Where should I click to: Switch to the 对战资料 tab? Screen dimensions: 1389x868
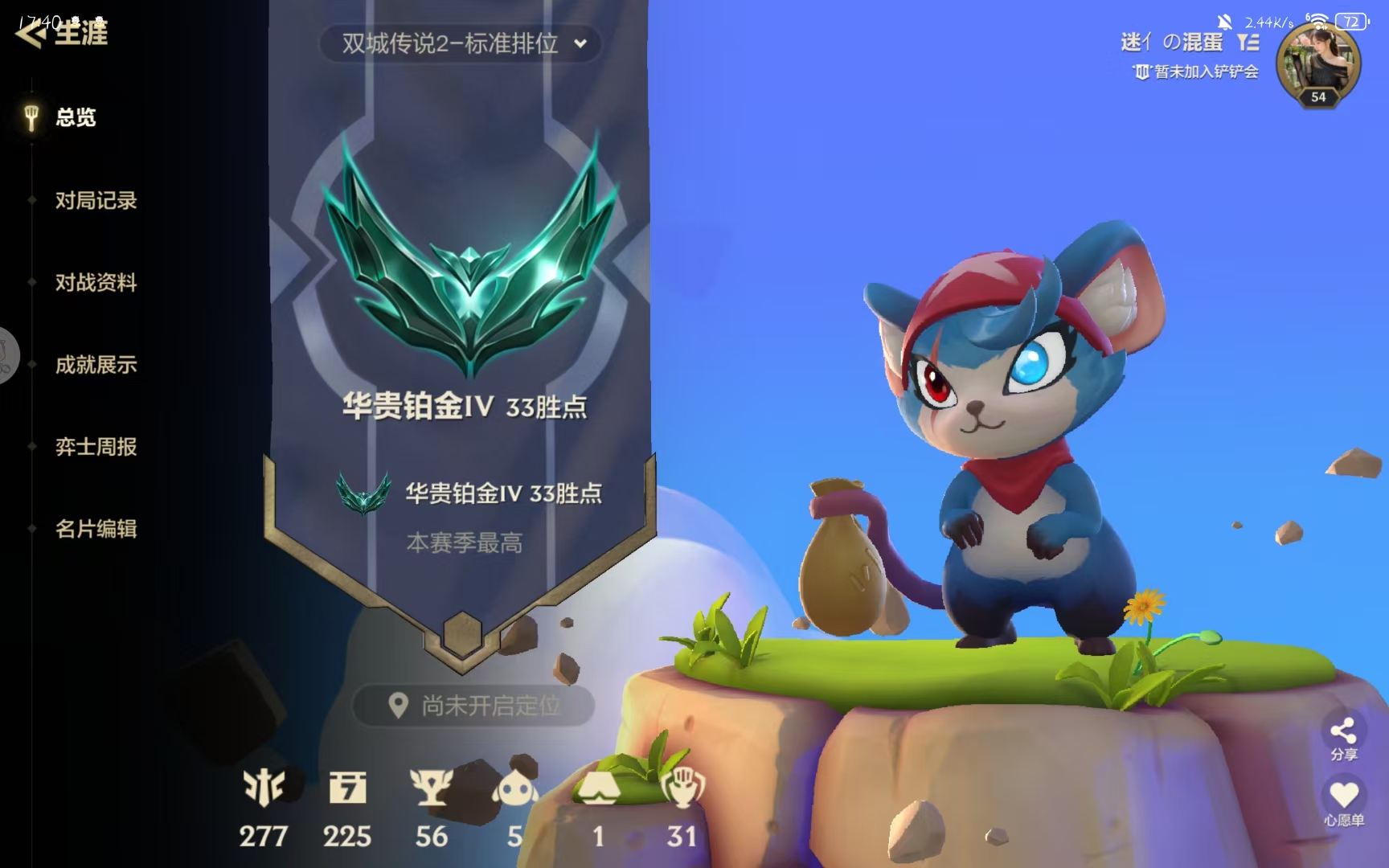(96, 283)
